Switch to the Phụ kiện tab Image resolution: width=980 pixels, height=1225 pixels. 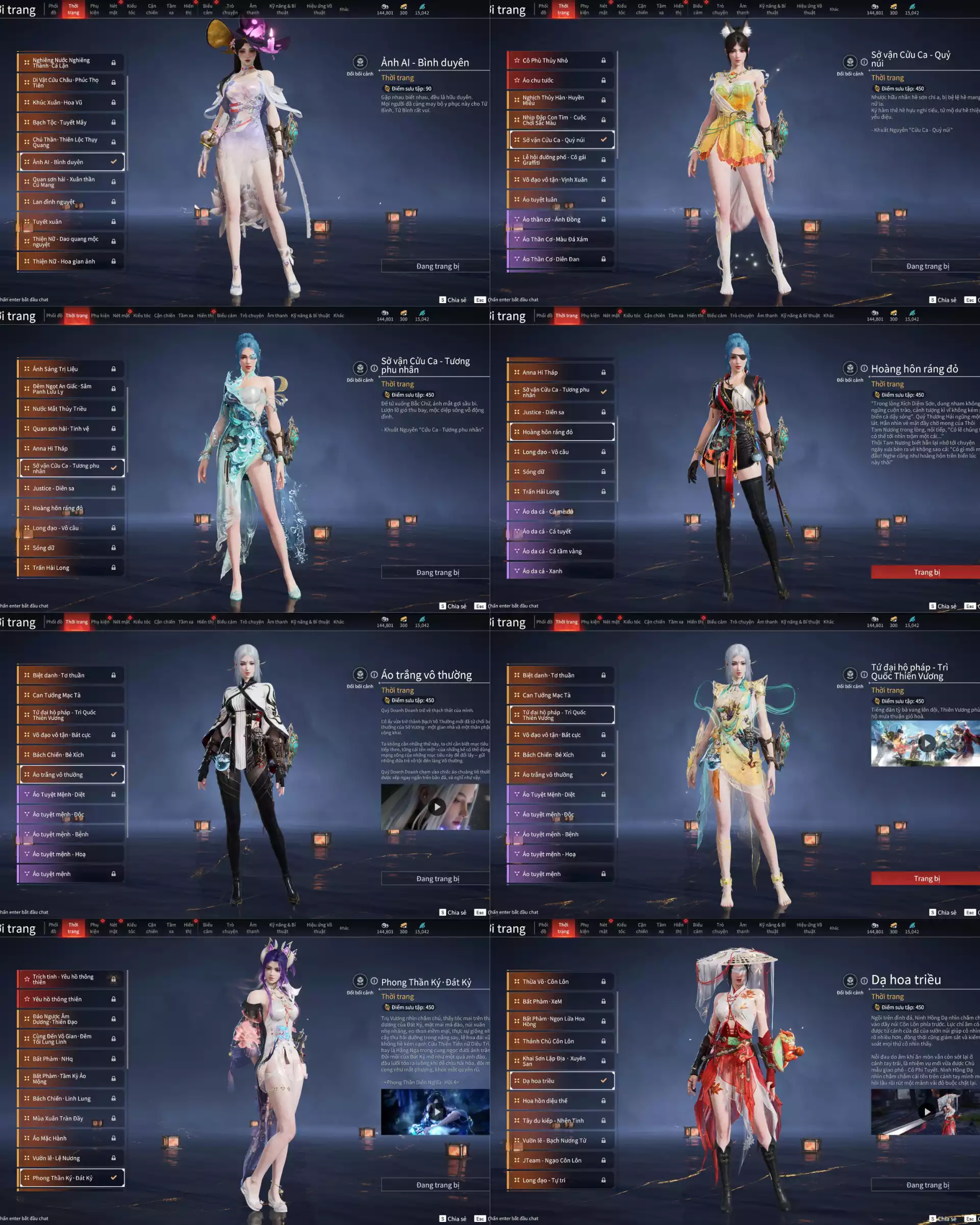pos(94,9)
